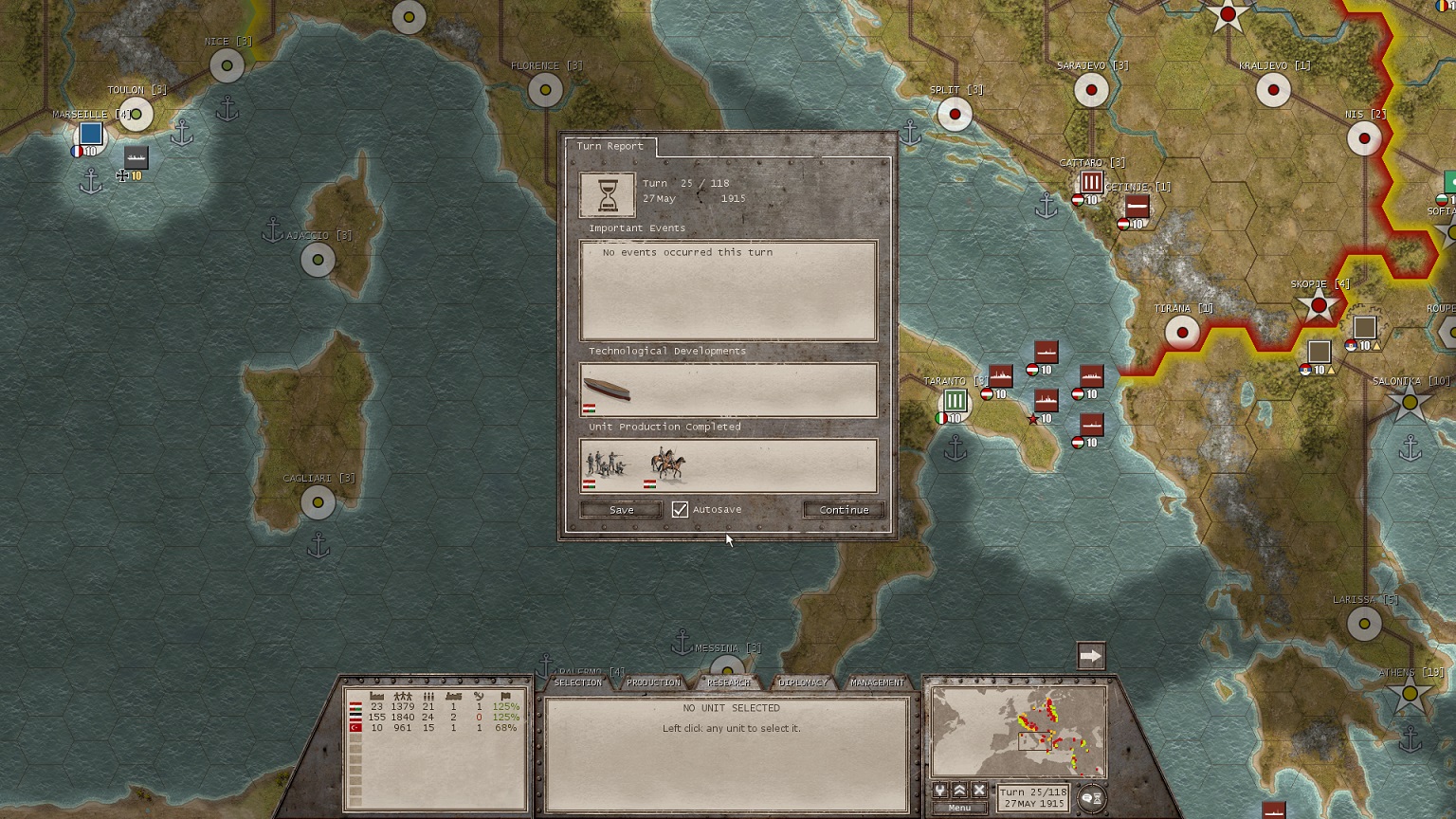
Task: Toggle the Autosave checkbox
Action: (680, 510)
